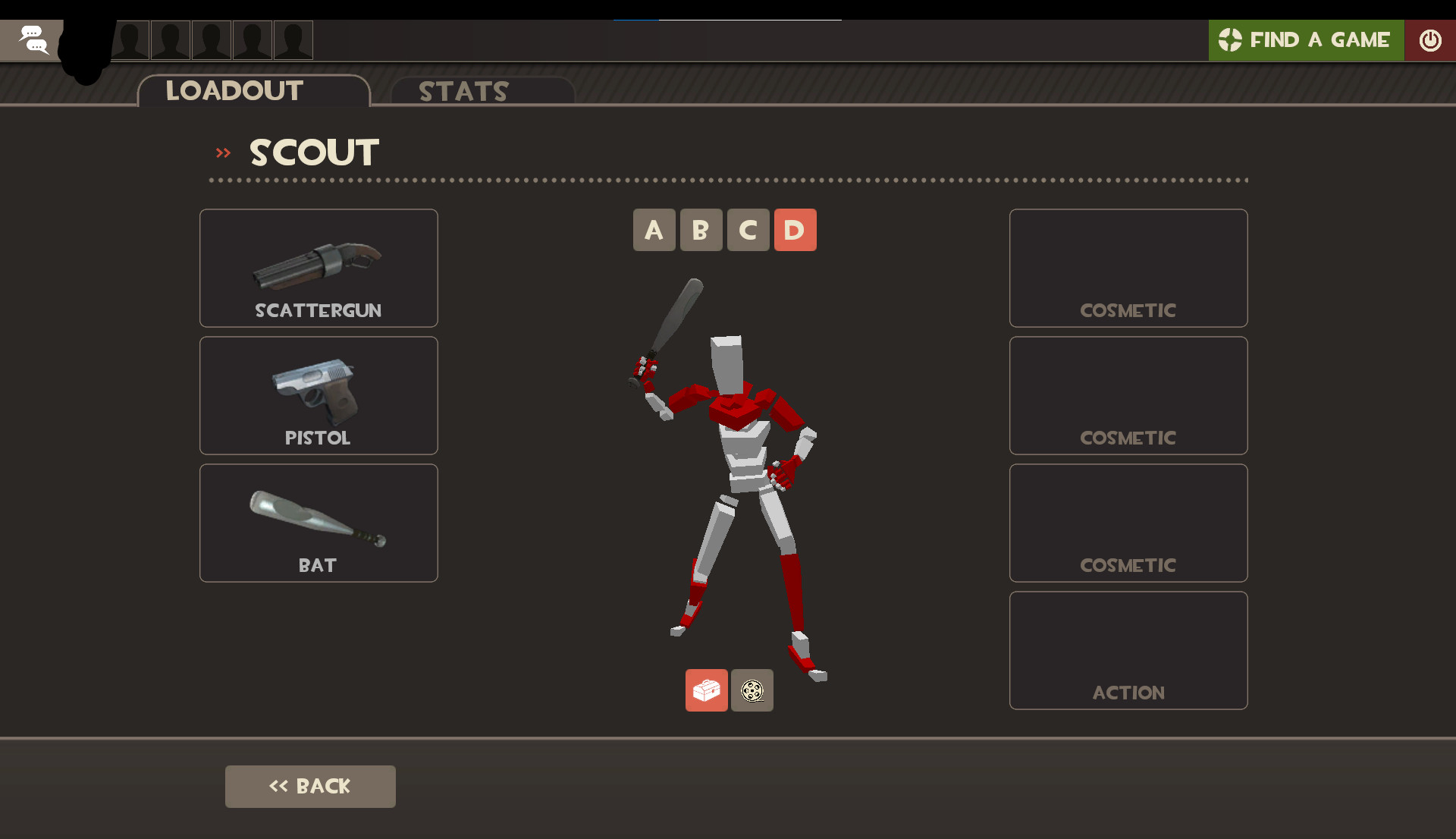Switch to the STATS tab
Viewport: 1456px width, 839px height.
point(463,91)
